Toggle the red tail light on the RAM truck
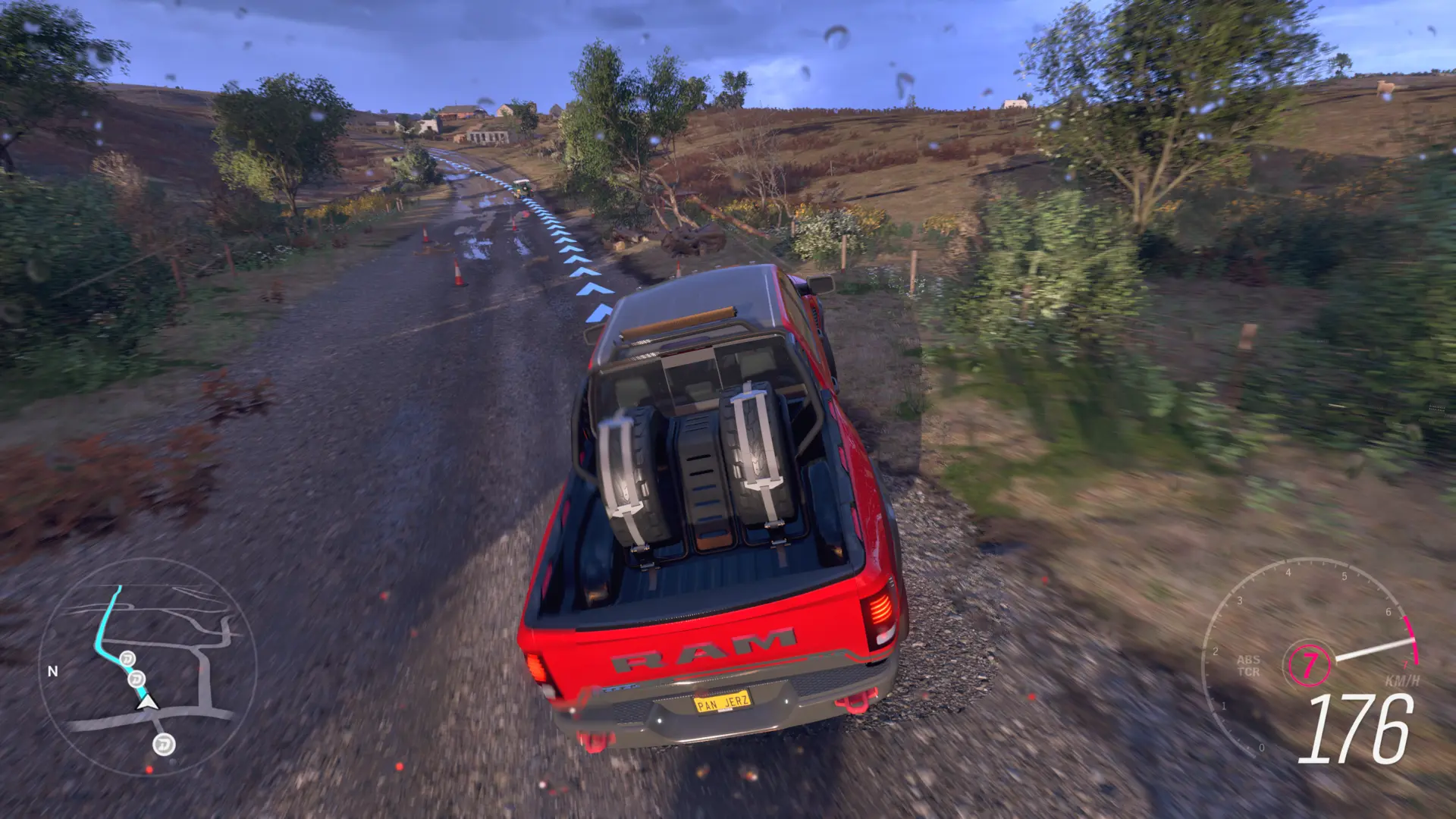The image size is (1456, 819). (x=882, y=610)
